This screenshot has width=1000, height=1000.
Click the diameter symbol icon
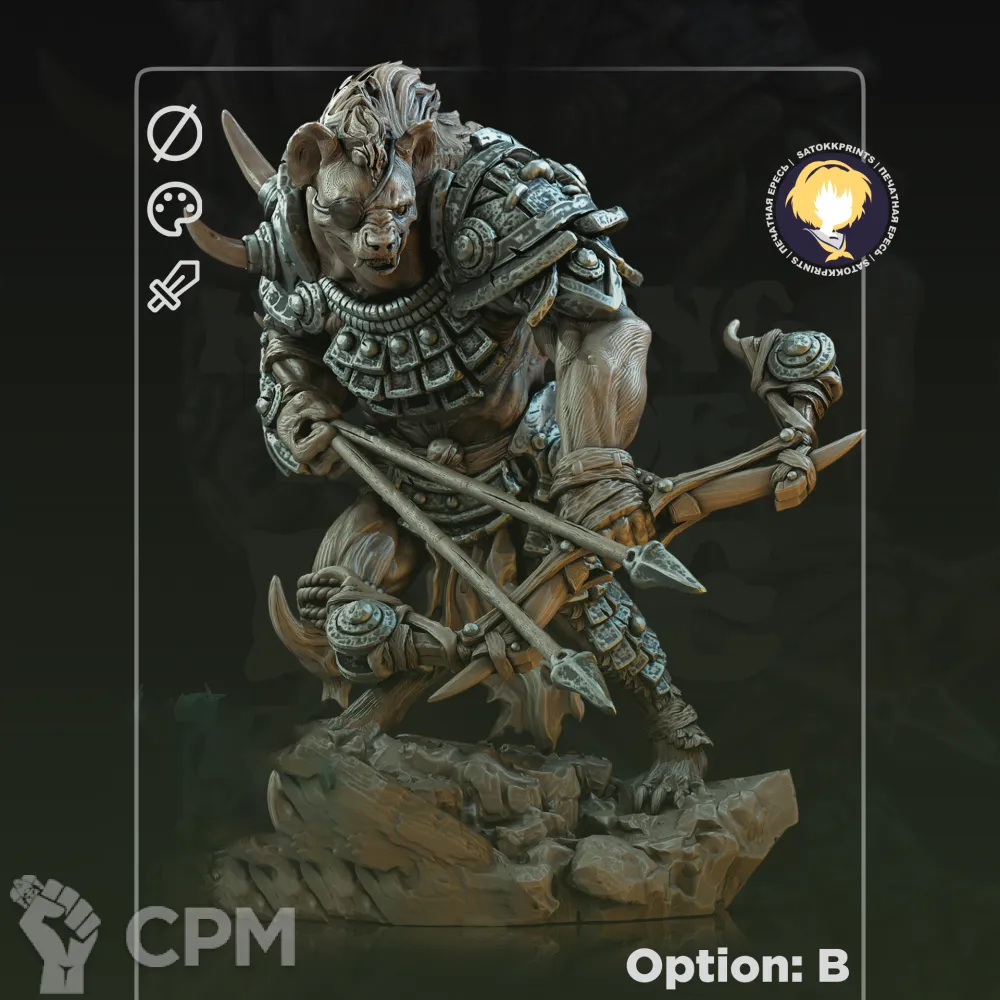(175, 135)
